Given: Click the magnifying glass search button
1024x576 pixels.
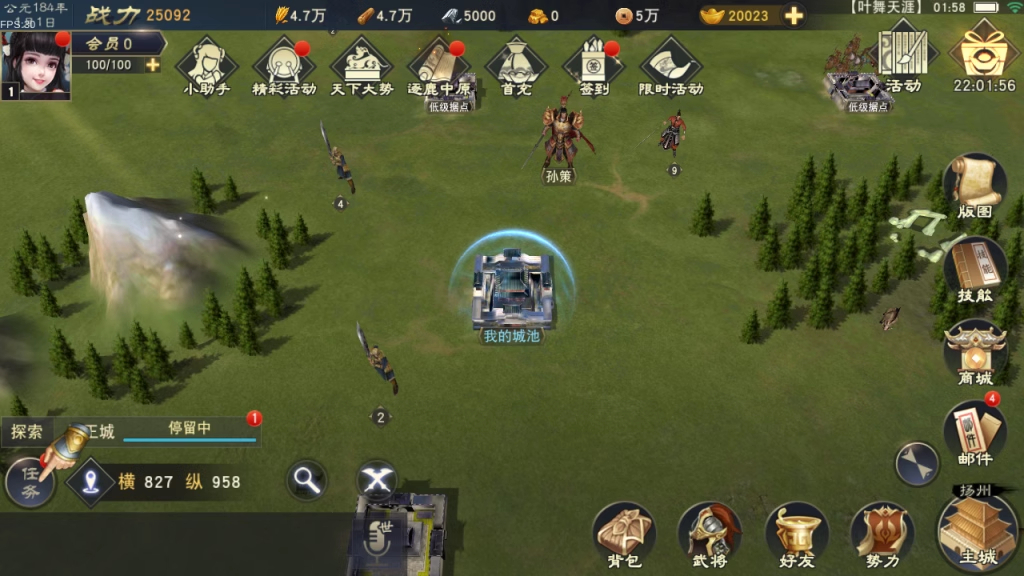Looking at the screenshot, I should click(x=307, y=481).
